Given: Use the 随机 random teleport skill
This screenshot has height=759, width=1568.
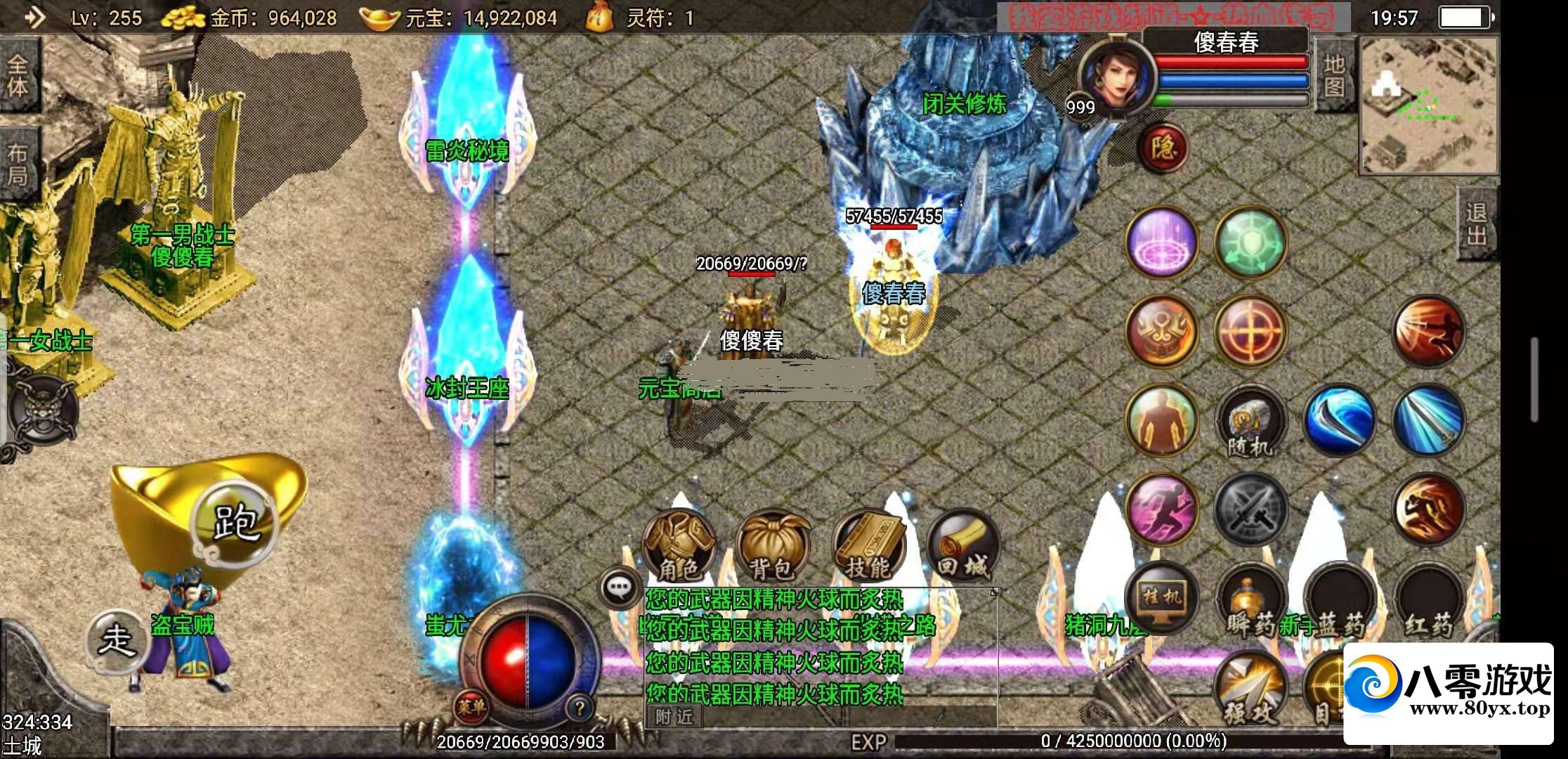Looking at the screenshot, I should pos(1250,422).
